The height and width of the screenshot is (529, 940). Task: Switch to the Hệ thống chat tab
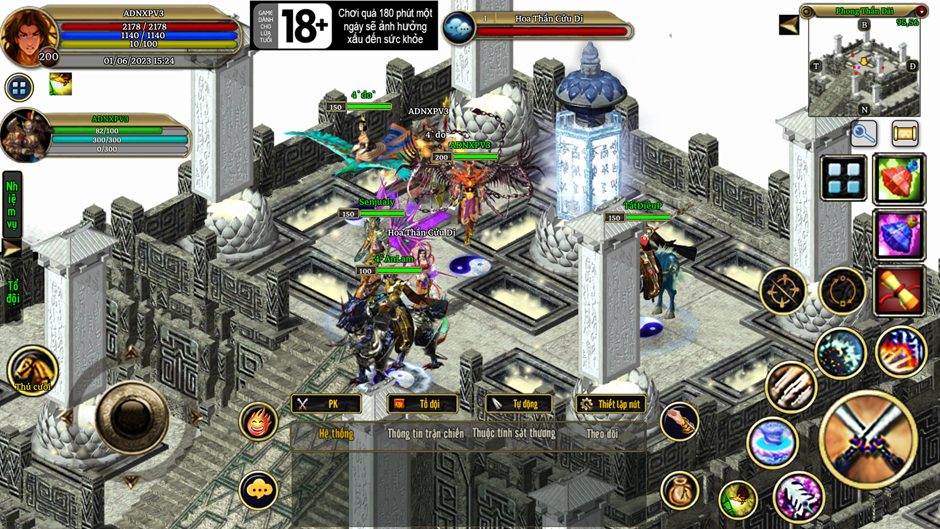(336, 434)
